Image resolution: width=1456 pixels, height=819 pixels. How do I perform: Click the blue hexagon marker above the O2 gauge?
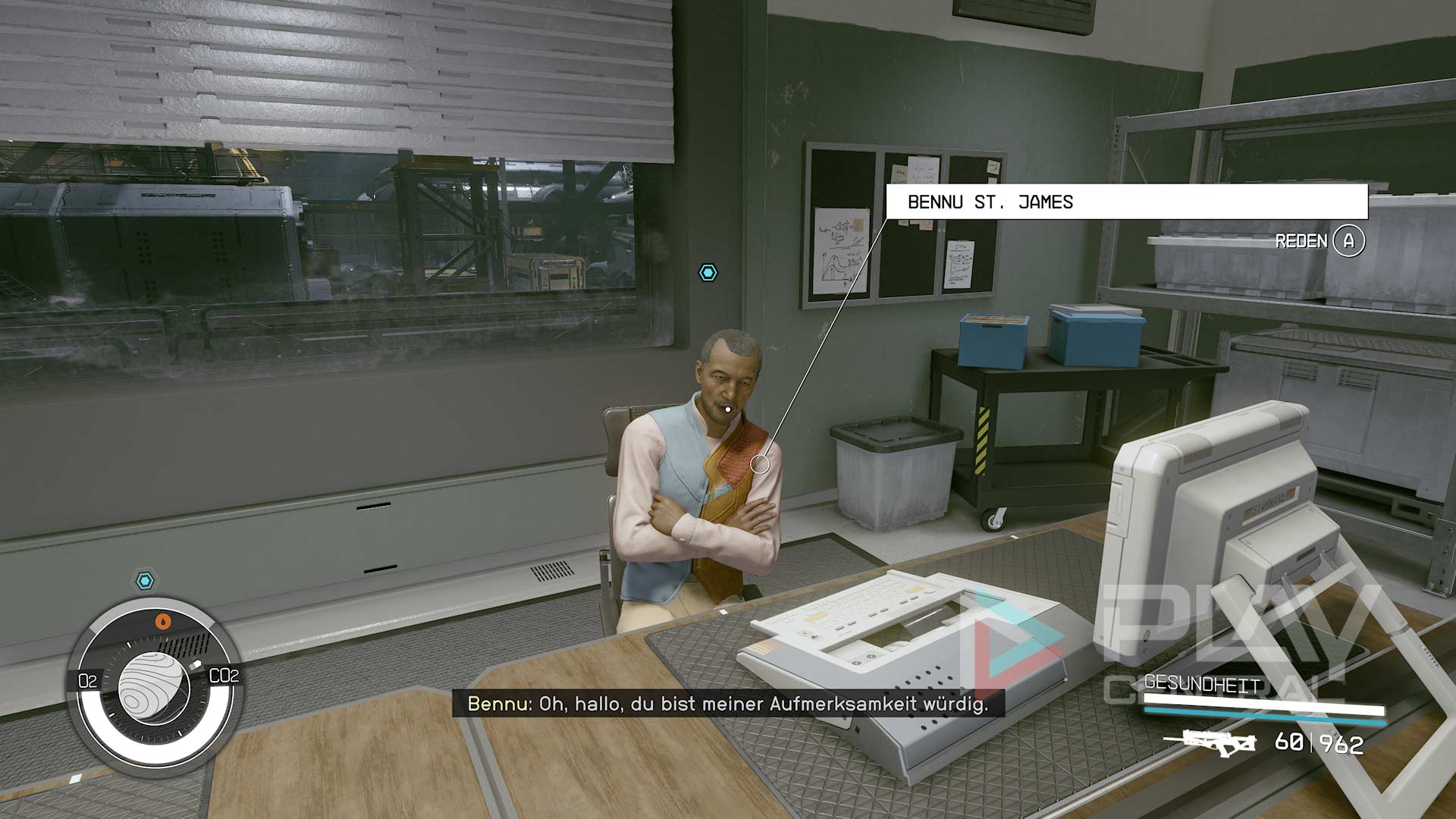pos(145,582)
